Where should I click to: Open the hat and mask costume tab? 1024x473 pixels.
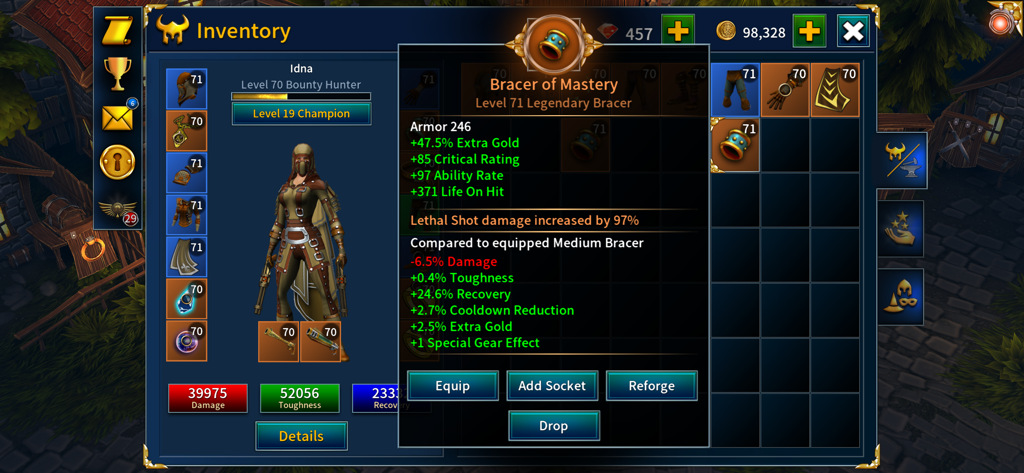[904, 296]
